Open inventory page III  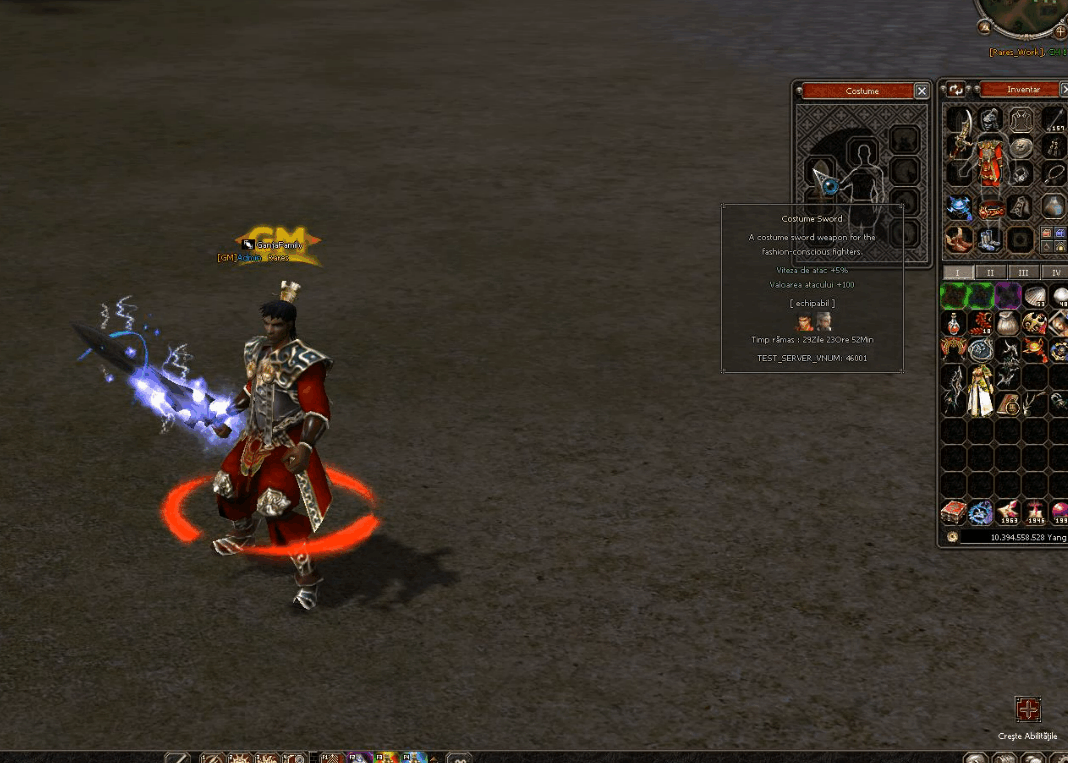pyautogui.click(x=1022, y=272)
